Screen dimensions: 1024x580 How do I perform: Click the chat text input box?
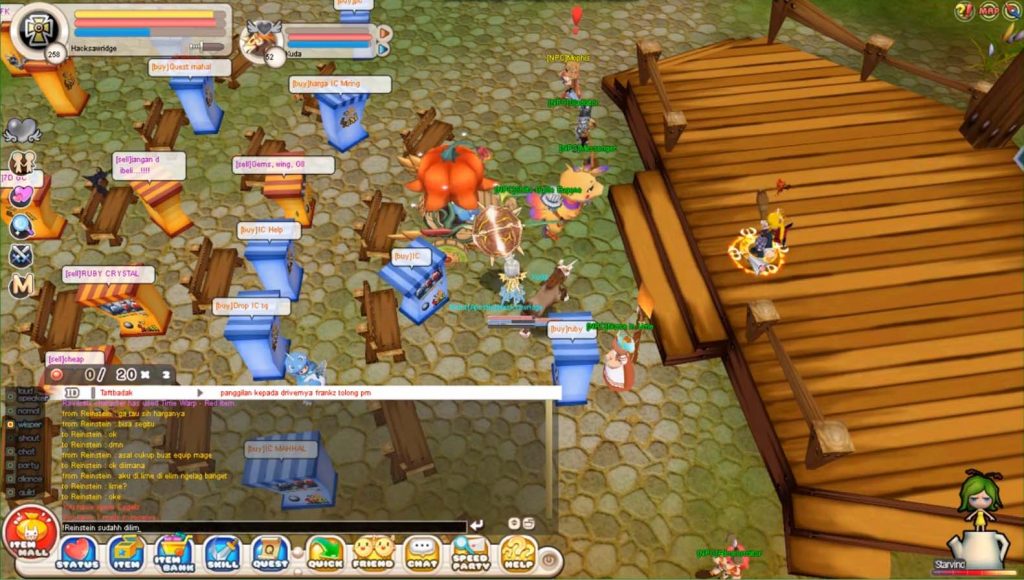pyautogui.click(x=262, y=526)
